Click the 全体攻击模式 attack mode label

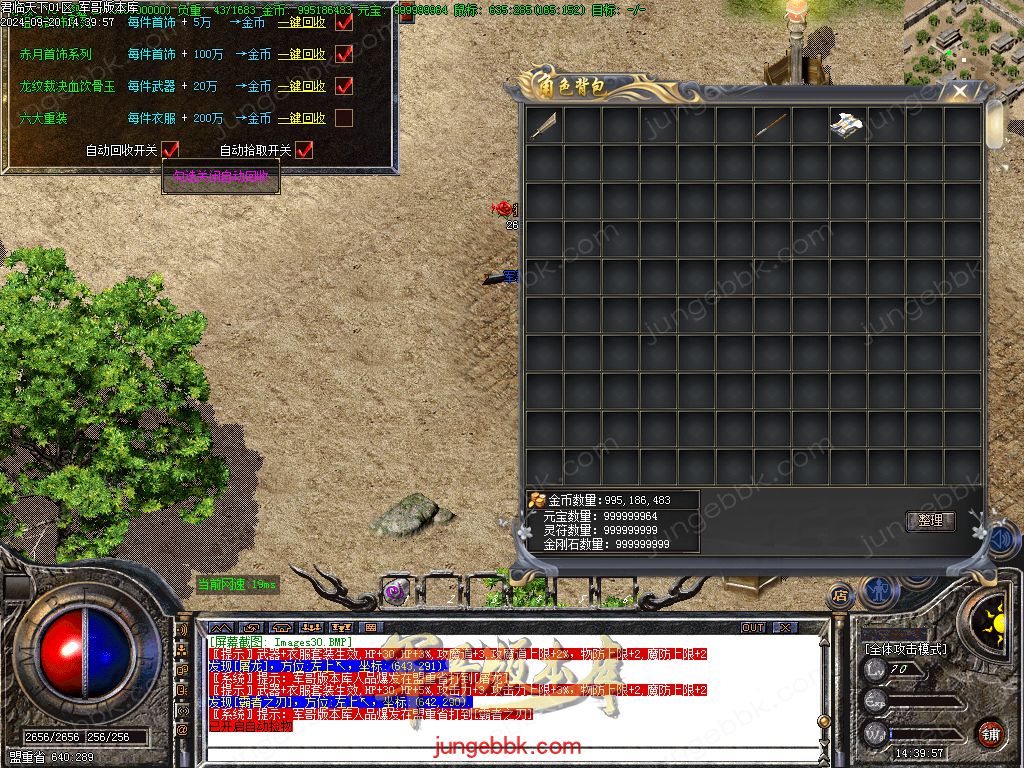tap(906, 649)
